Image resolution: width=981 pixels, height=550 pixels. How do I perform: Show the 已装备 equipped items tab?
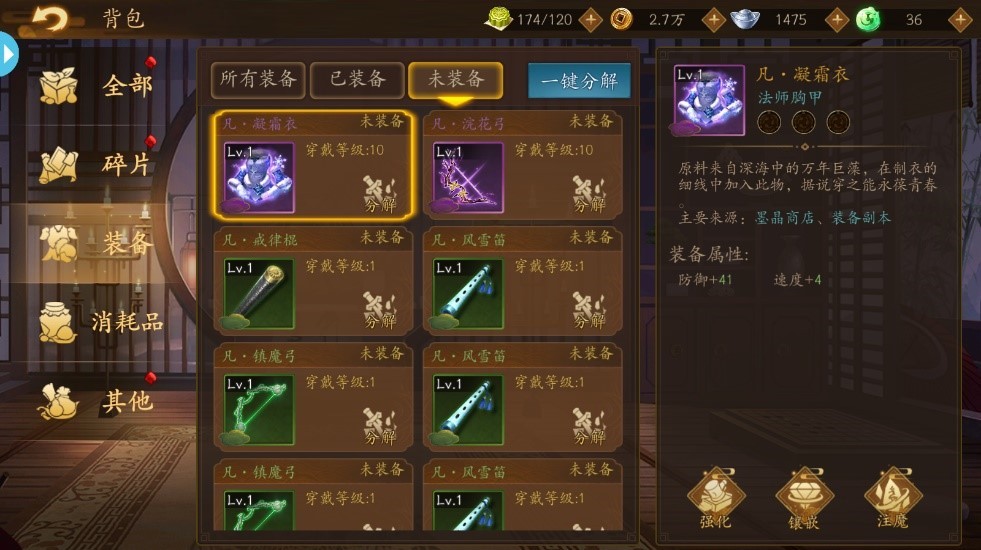click(x=357, y=80)
